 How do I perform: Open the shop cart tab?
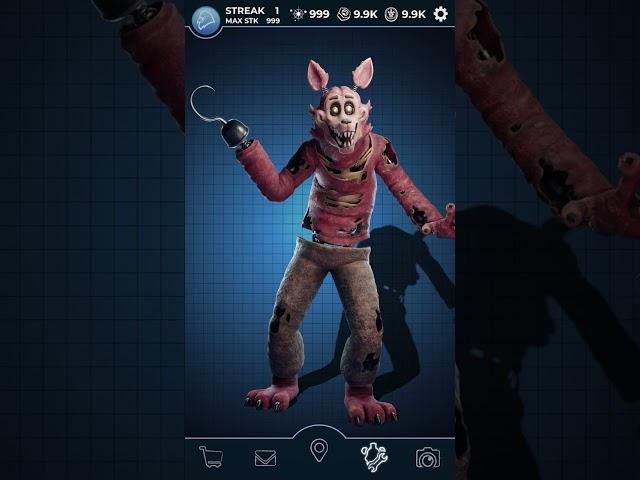(x=211, y=457)
